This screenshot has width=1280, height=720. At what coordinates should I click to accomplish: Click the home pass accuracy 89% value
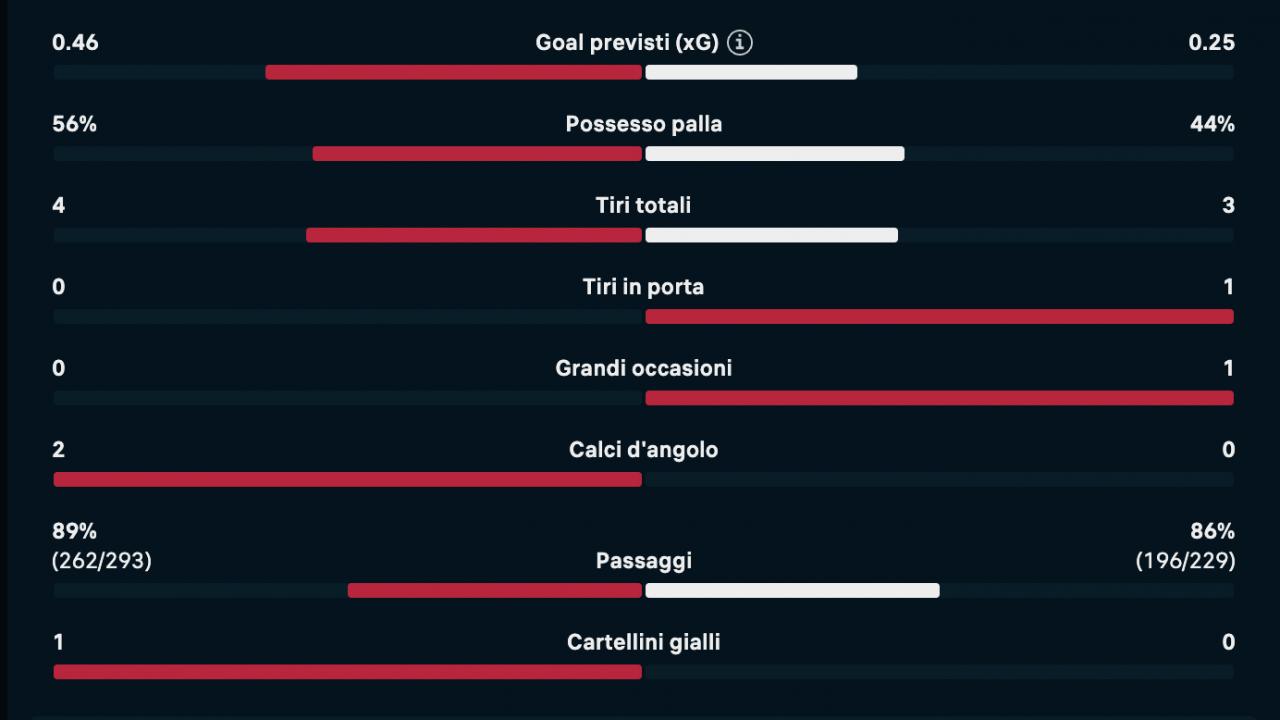click(x=74, y=531)
